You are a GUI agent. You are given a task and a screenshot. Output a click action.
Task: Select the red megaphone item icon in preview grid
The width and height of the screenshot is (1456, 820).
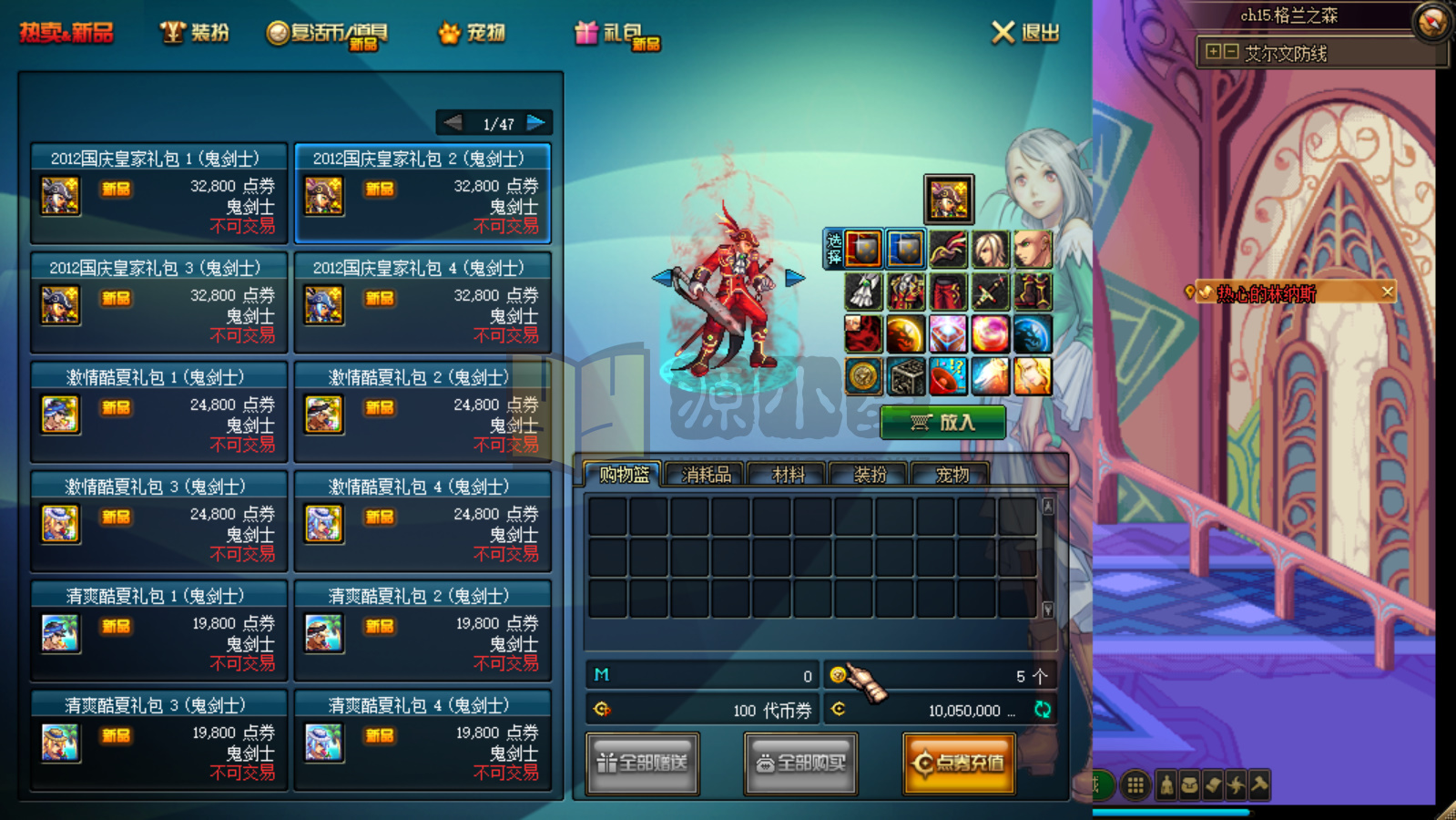tap(948, 375)
